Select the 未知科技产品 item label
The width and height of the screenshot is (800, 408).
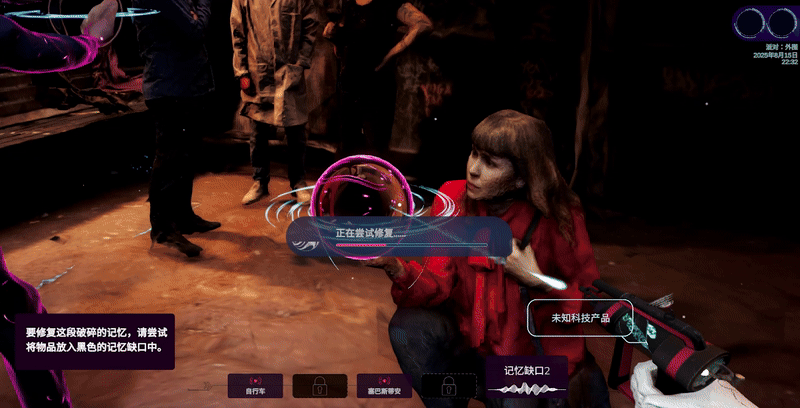click(580, 318)
